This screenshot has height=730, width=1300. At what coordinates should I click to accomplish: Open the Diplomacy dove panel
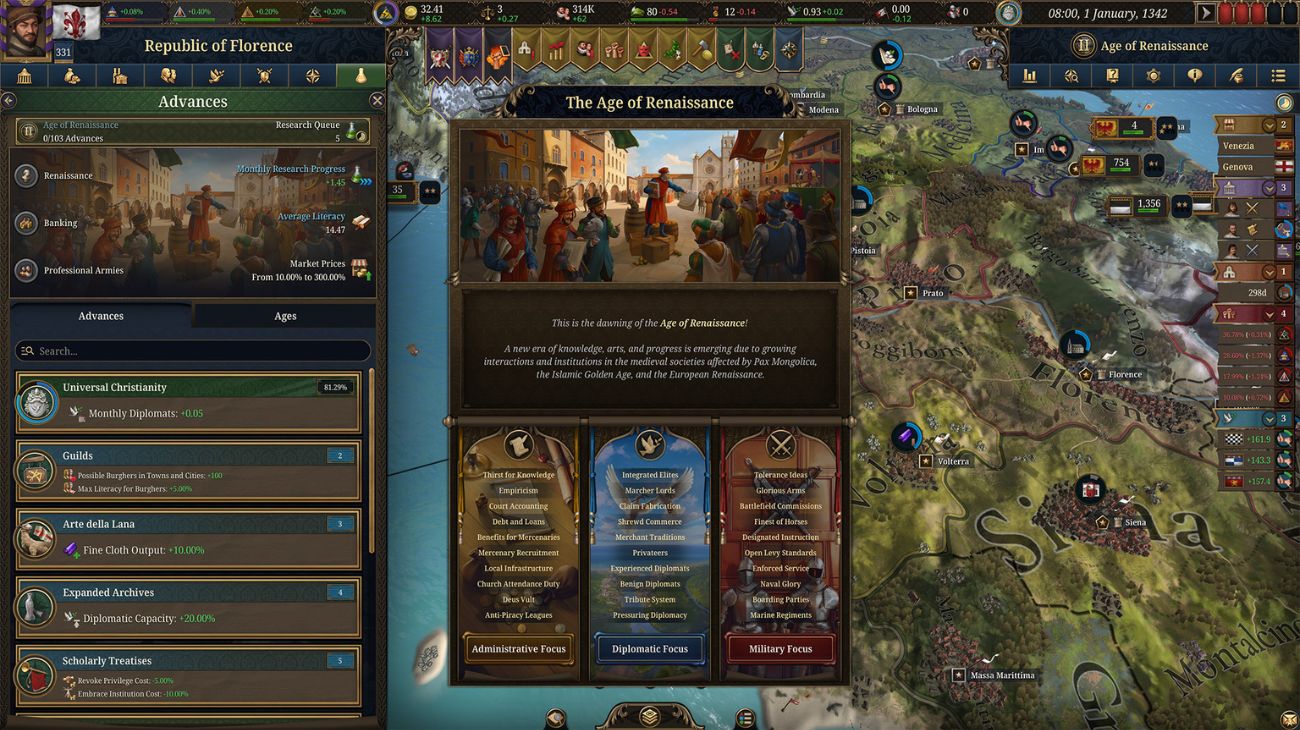coord(215,75)
